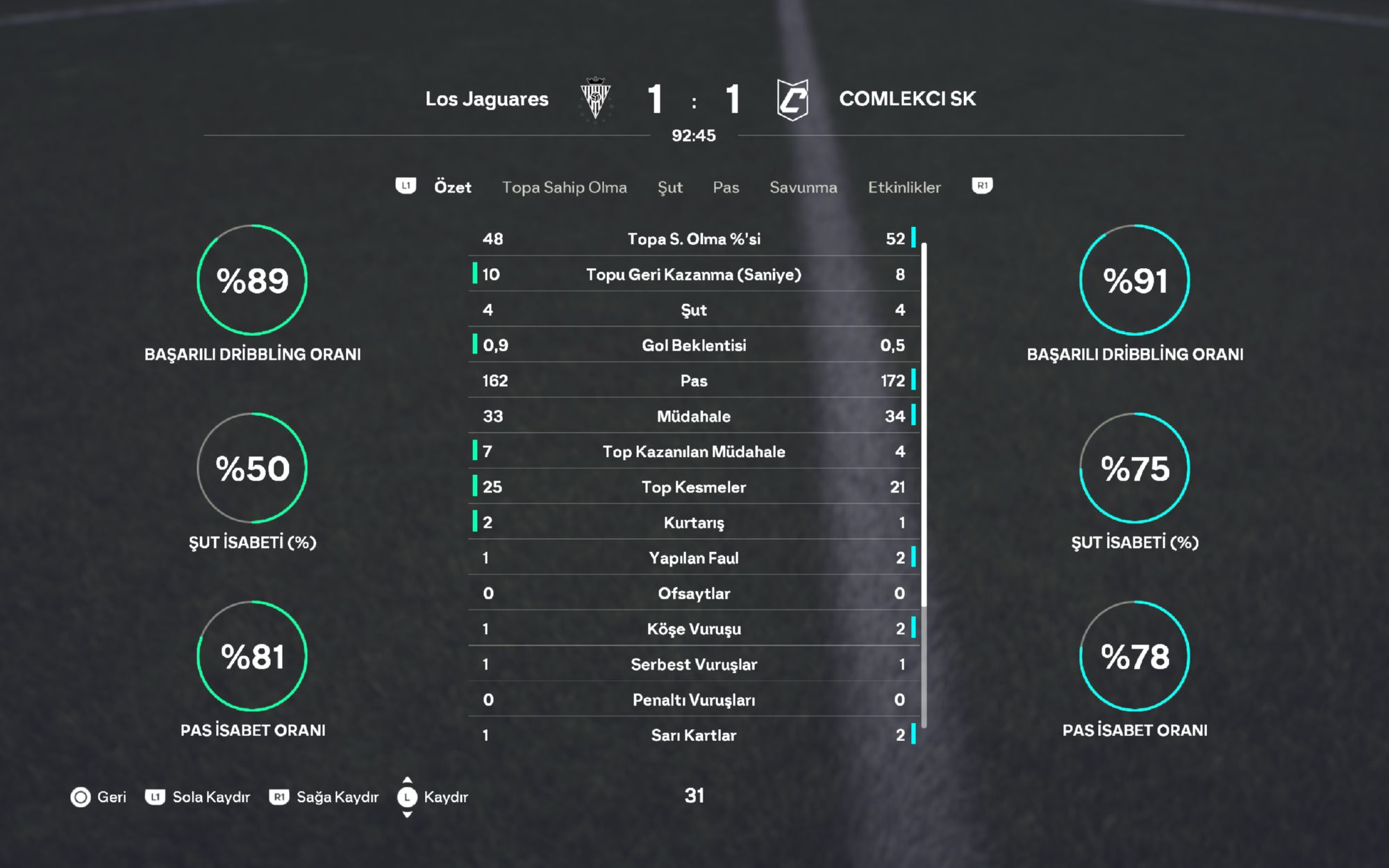Viewport: 1389px width, 868px height.
Task: Choose the Top Kesmeler stat row
Action: pyautogui.click(x=694, y=487)
